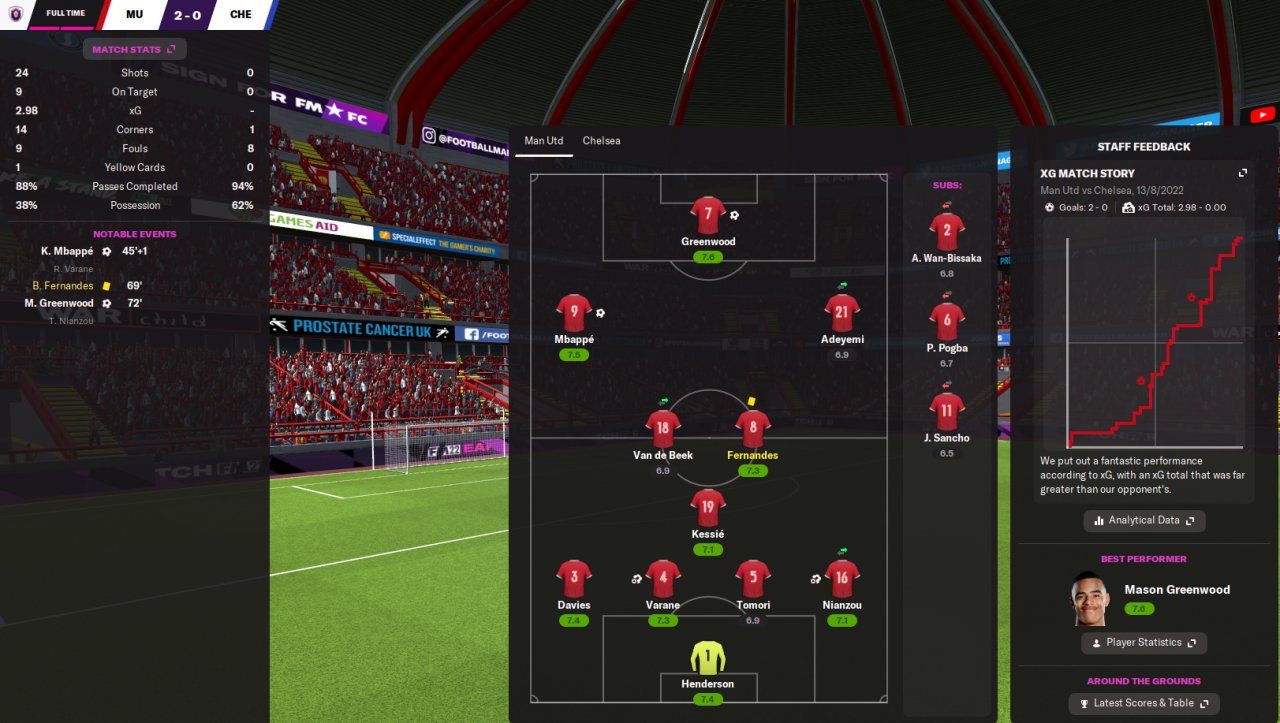The image size is (1280, 723).
Task: View Player Statistics for best performer
Action: point(1143,643)
